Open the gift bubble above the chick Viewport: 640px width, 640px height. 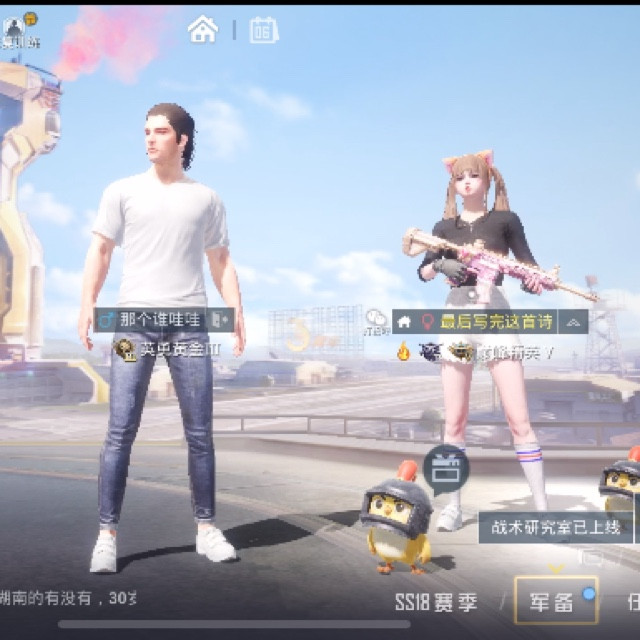445,468
